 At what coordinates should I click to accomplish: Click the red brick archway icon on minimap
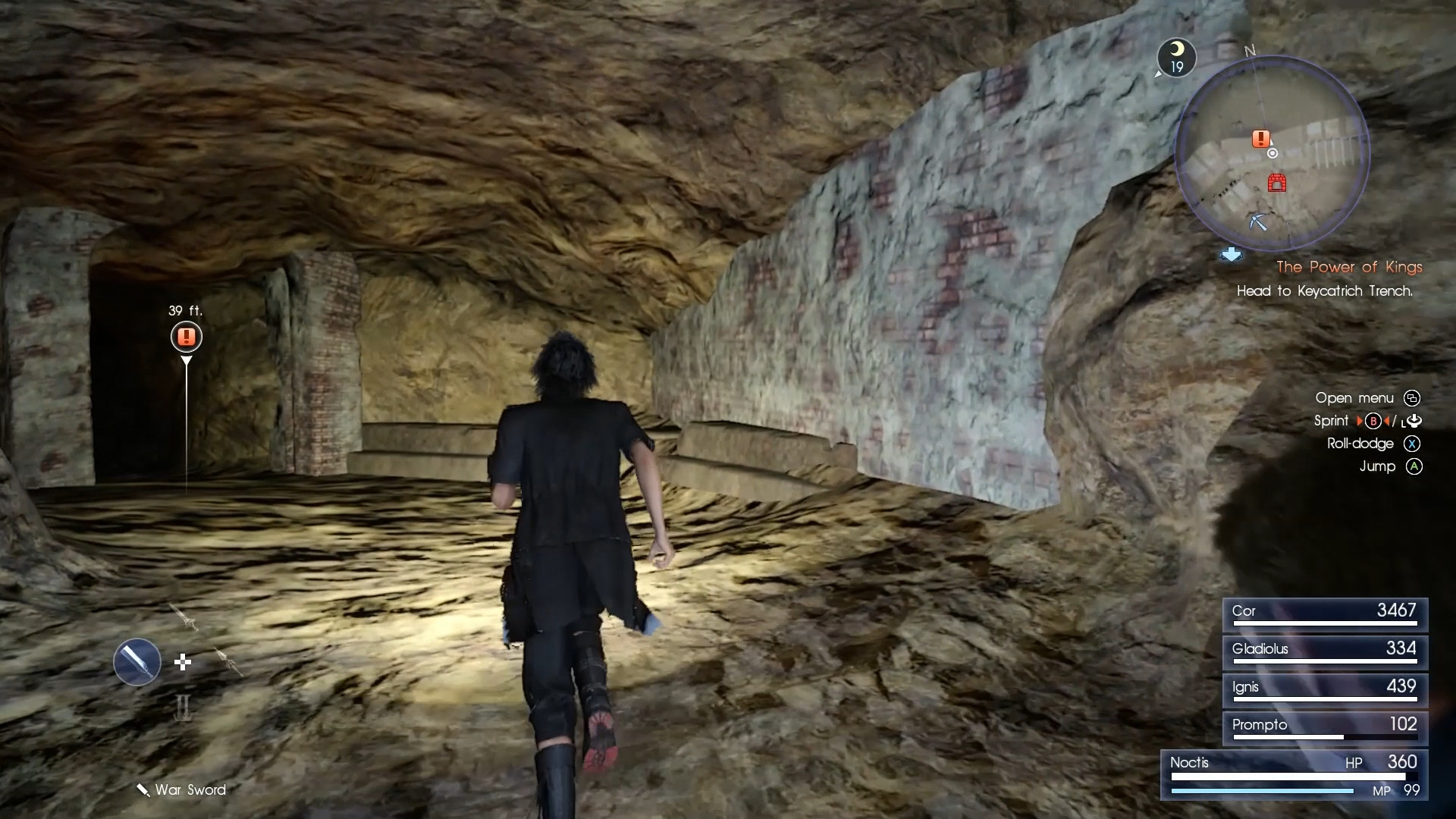1277,183
